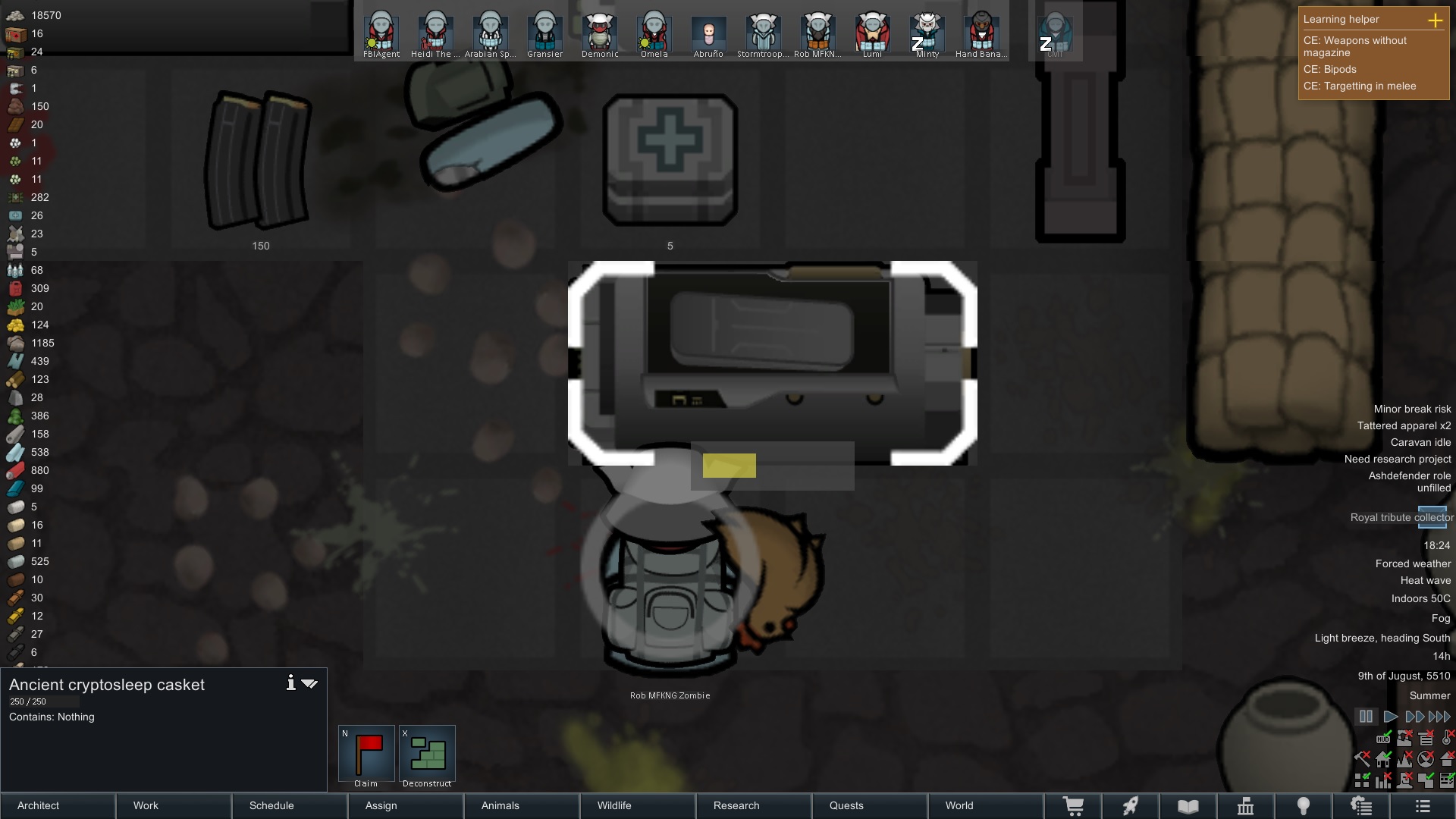Toggle the HUD overlay button
The height and width of the screenshot is (819, 1456).
[x=1382, y=739]
